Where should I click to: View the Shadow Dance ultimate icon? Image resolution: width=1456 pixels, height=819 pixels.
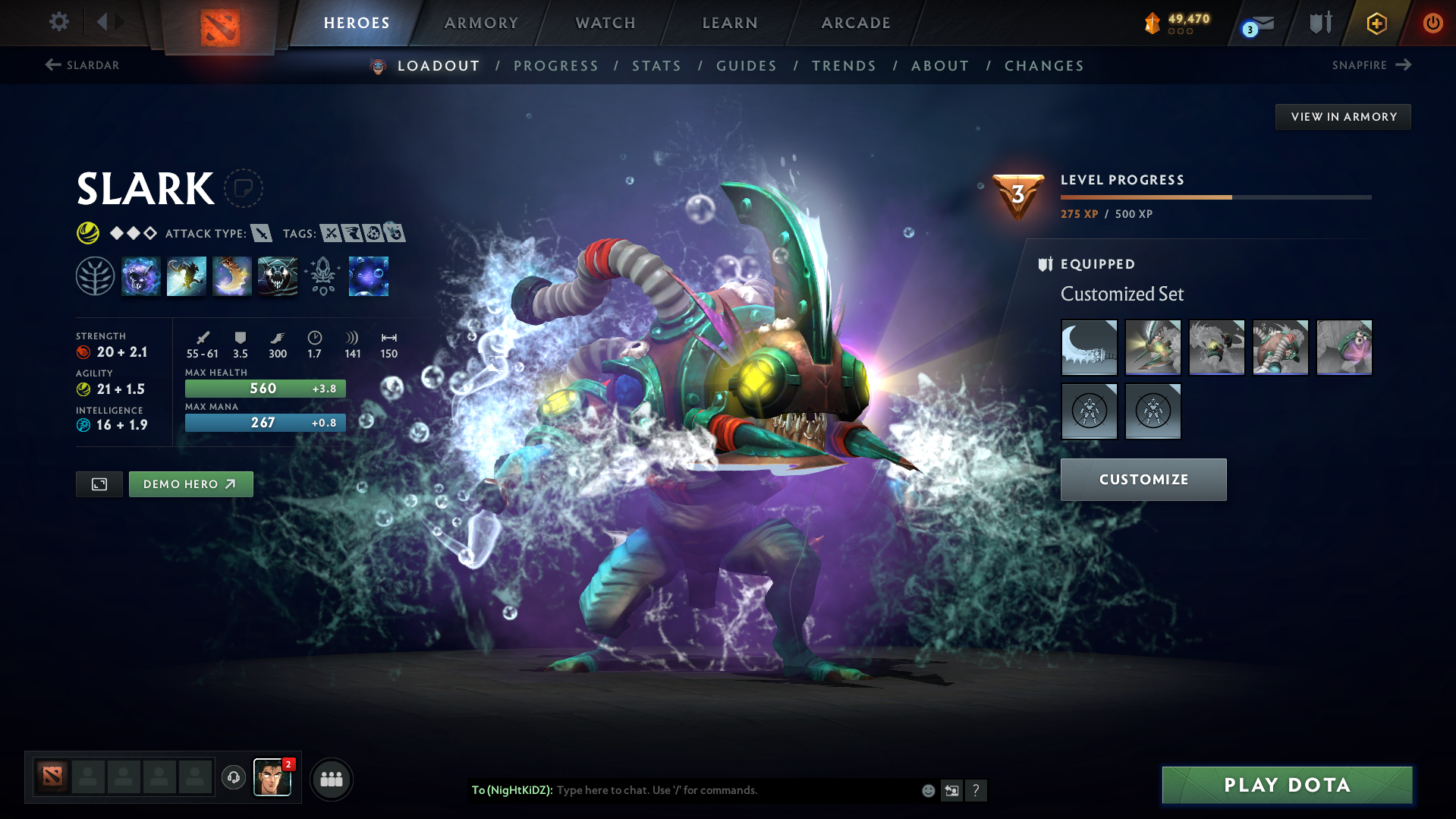pyautogui.click(x=278, y=276)
